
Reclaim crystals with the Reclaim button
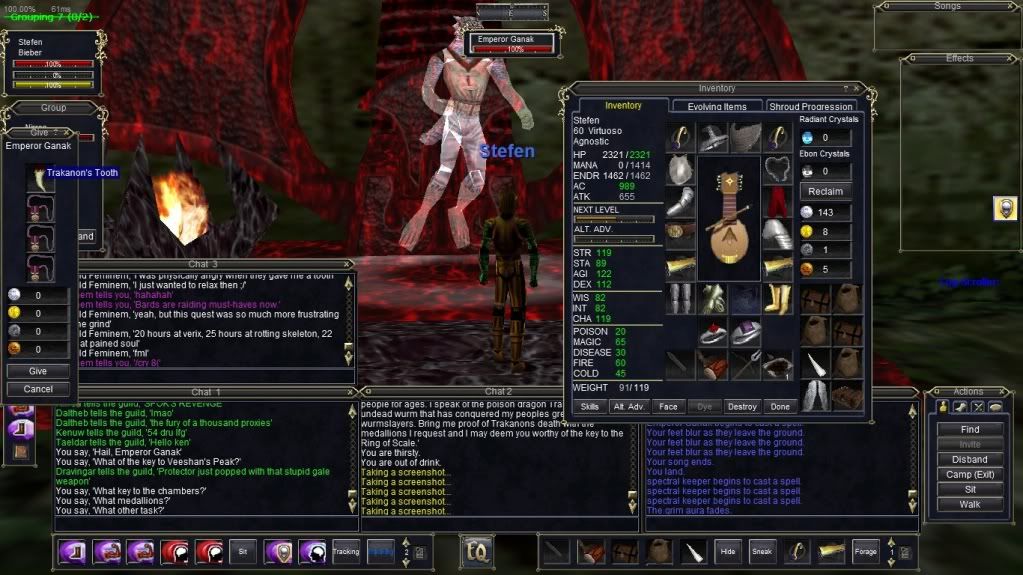pyautogui.click(x=826, y=191)
